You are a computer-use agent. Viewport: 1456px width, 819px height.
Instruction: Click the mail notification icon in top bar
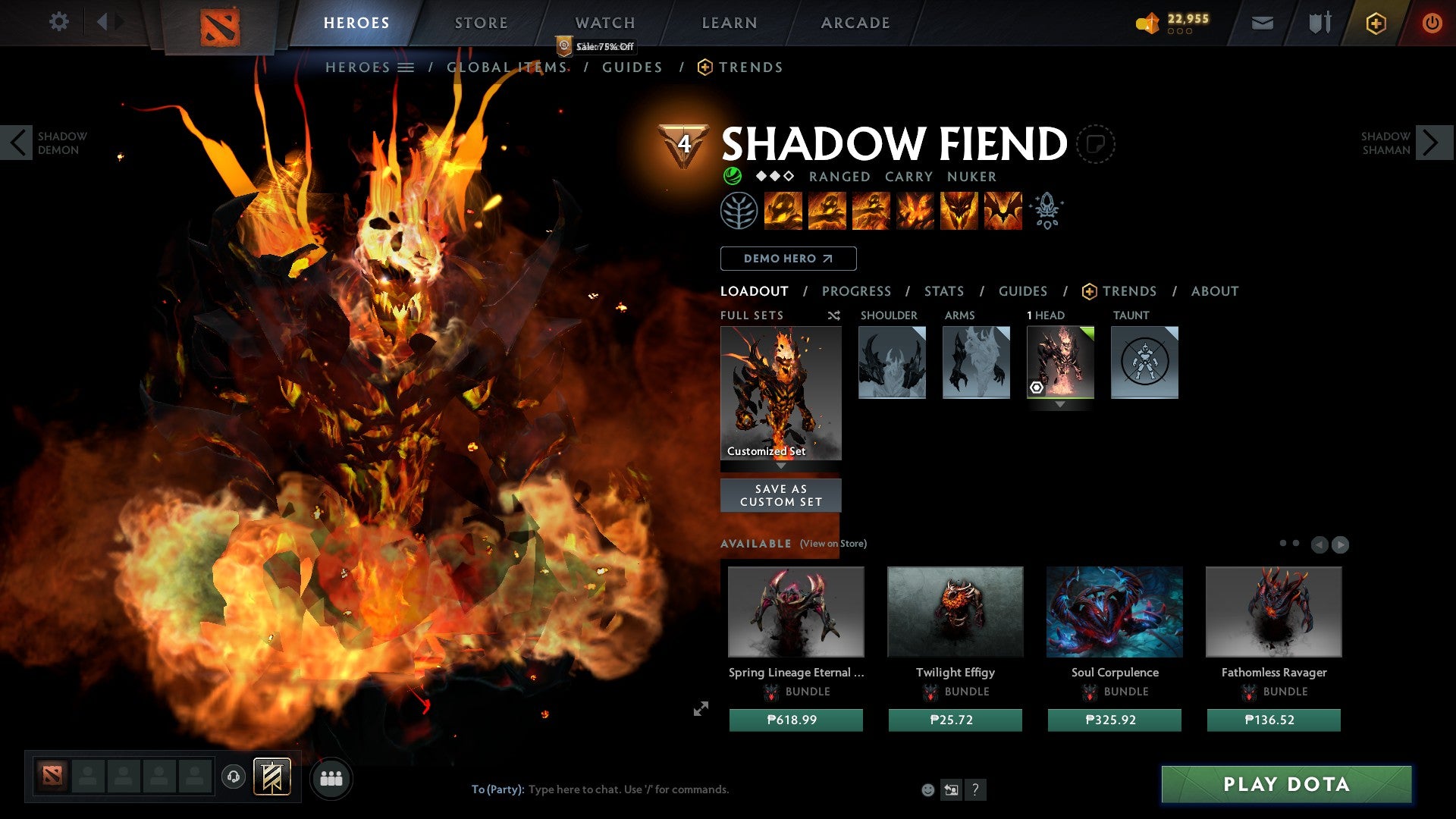pos(1262,23)
